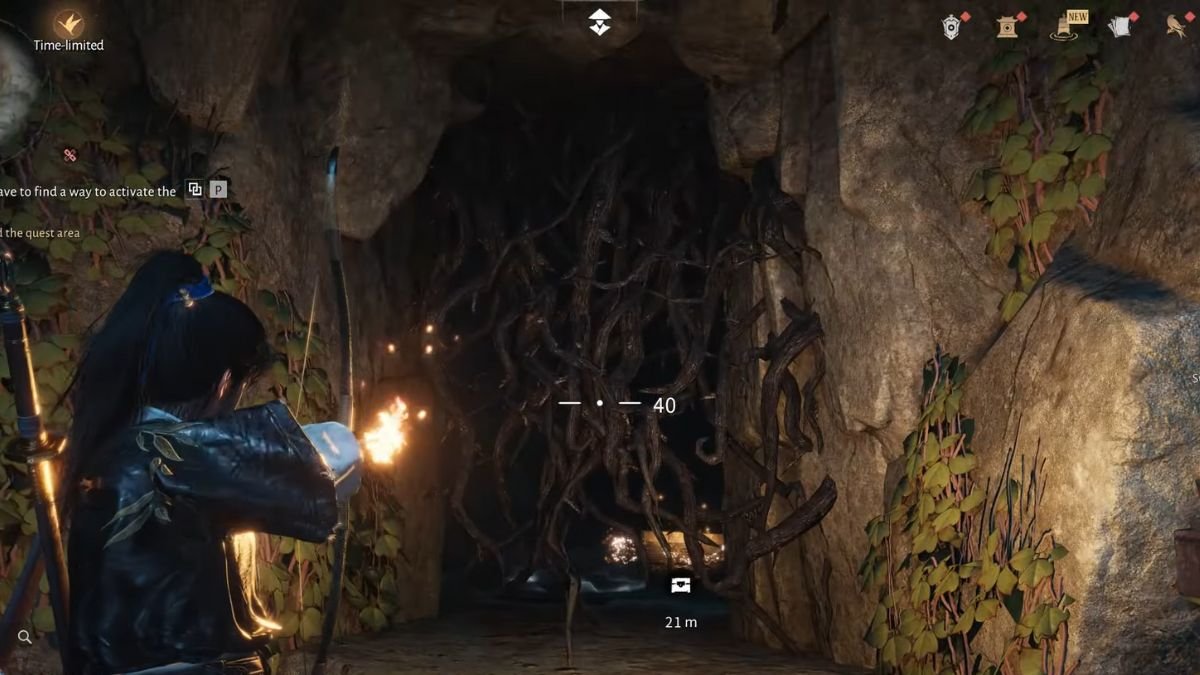Click the straw-hat figure compass marker
The image size is (1200, 675).
pyautogui.click(x=599, y=23)
